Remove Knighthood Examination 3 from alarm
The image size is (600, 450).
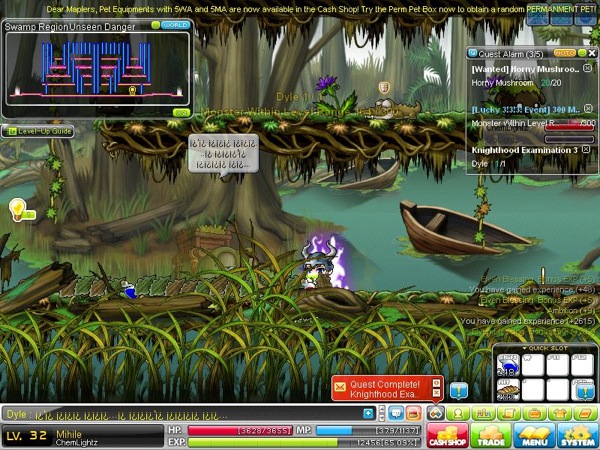pos(585,150)
